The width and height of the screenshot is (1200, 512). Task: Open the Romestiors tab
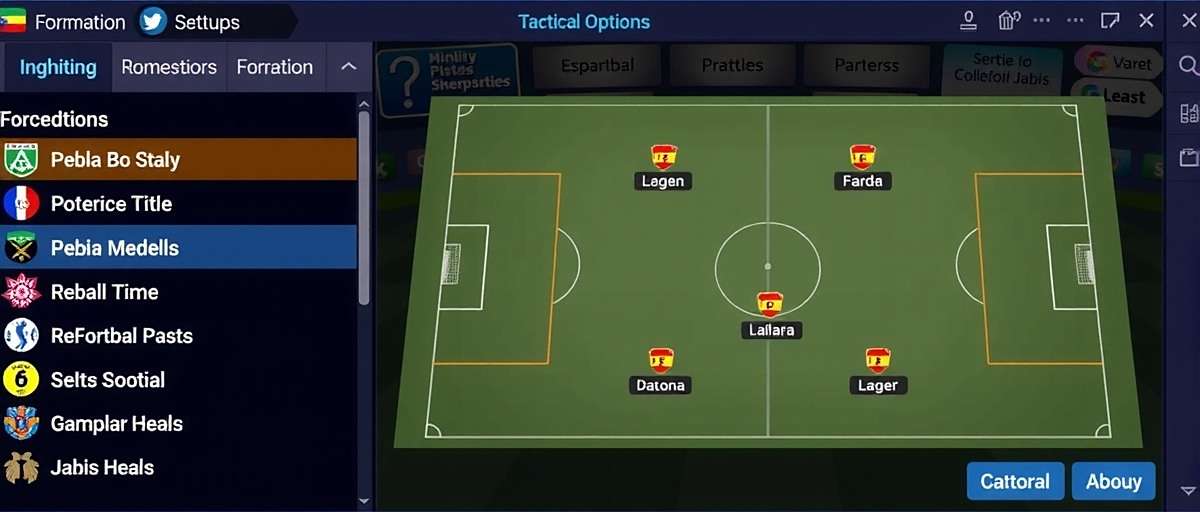pyautogui.click(x=169, y=67)
